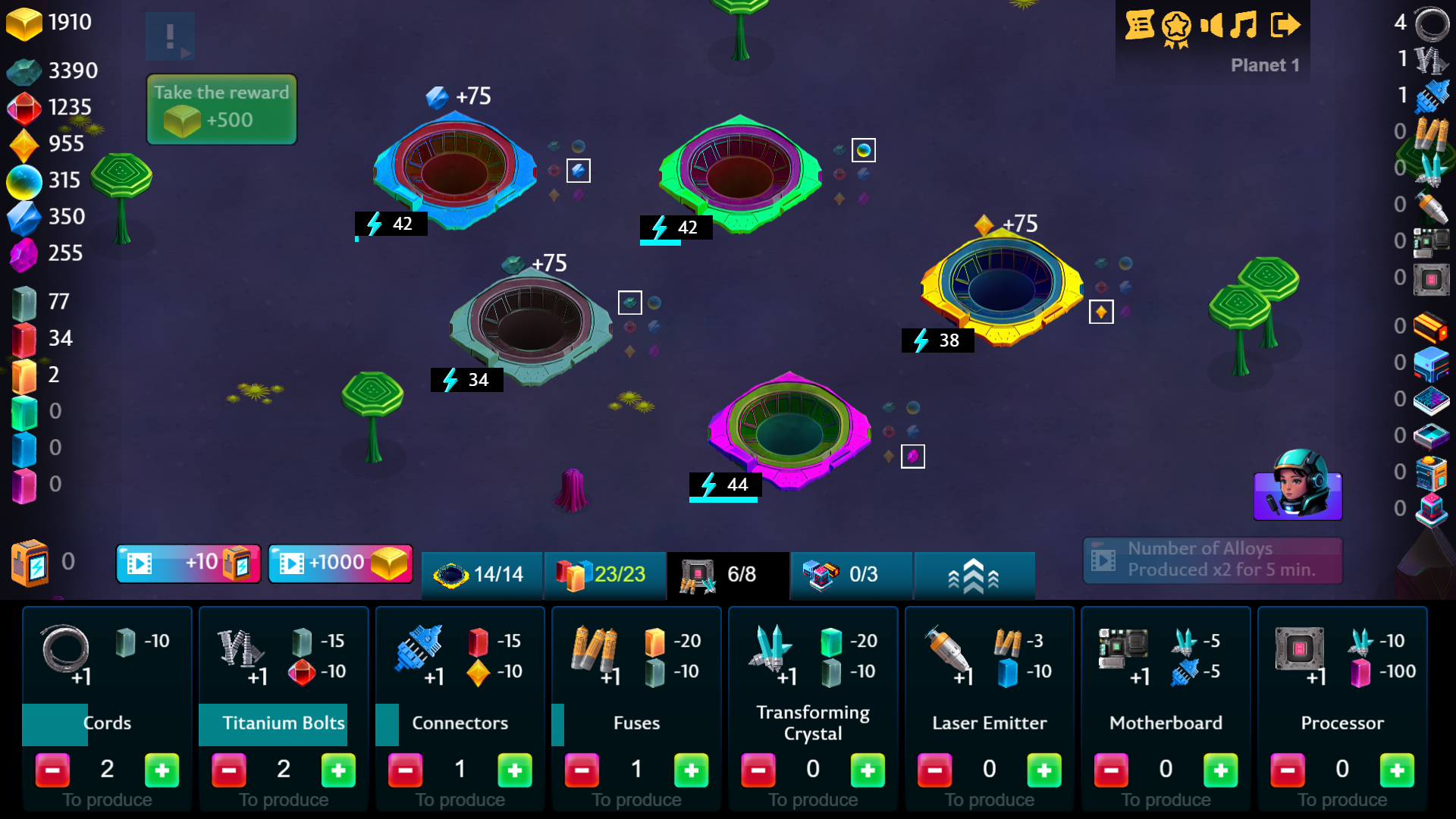Click the gold bars icon showing 1910

[x=25, y=24]
